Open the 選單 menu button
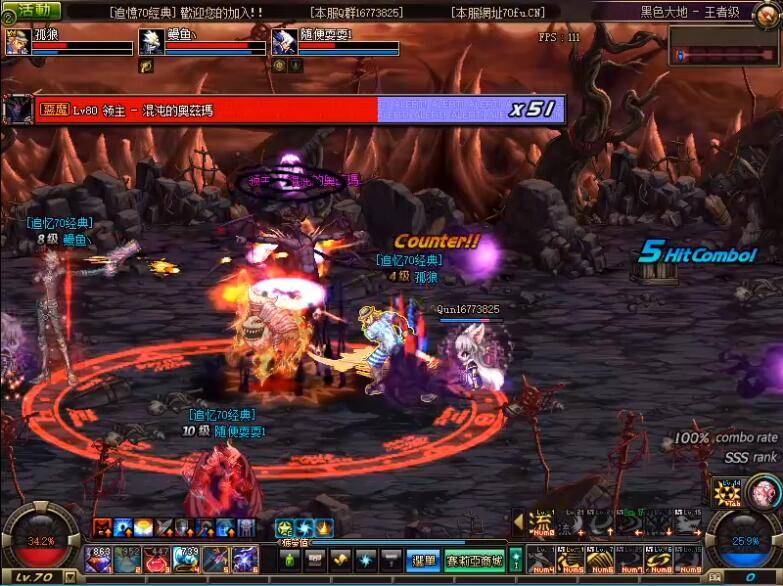 tap(424, 560)
